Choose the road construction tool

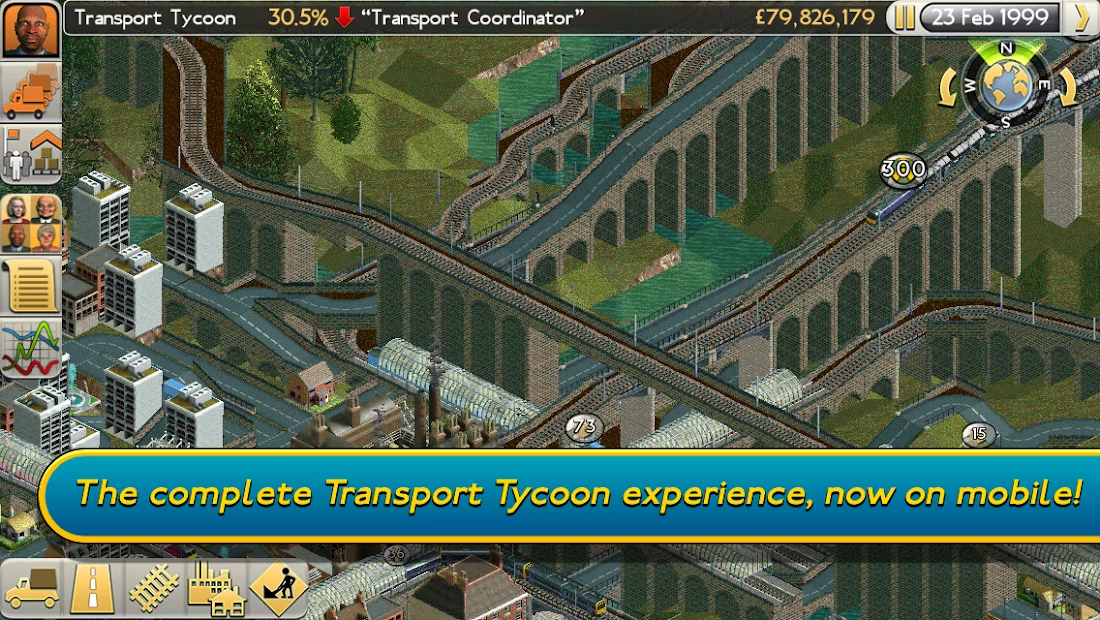pos(93,589)
